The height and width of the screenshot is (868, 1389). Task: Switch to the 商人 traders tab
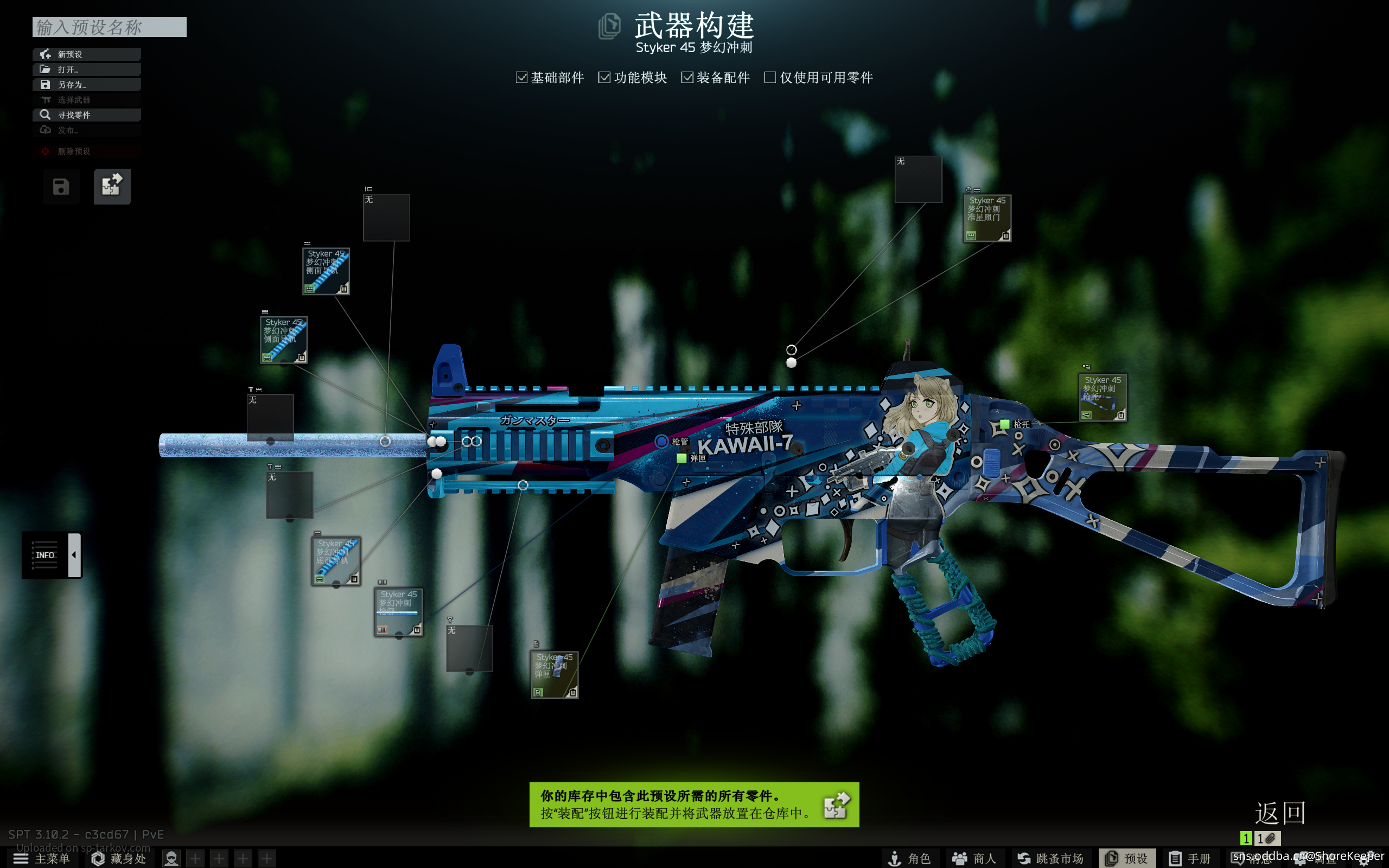click(x=973, y=858)
